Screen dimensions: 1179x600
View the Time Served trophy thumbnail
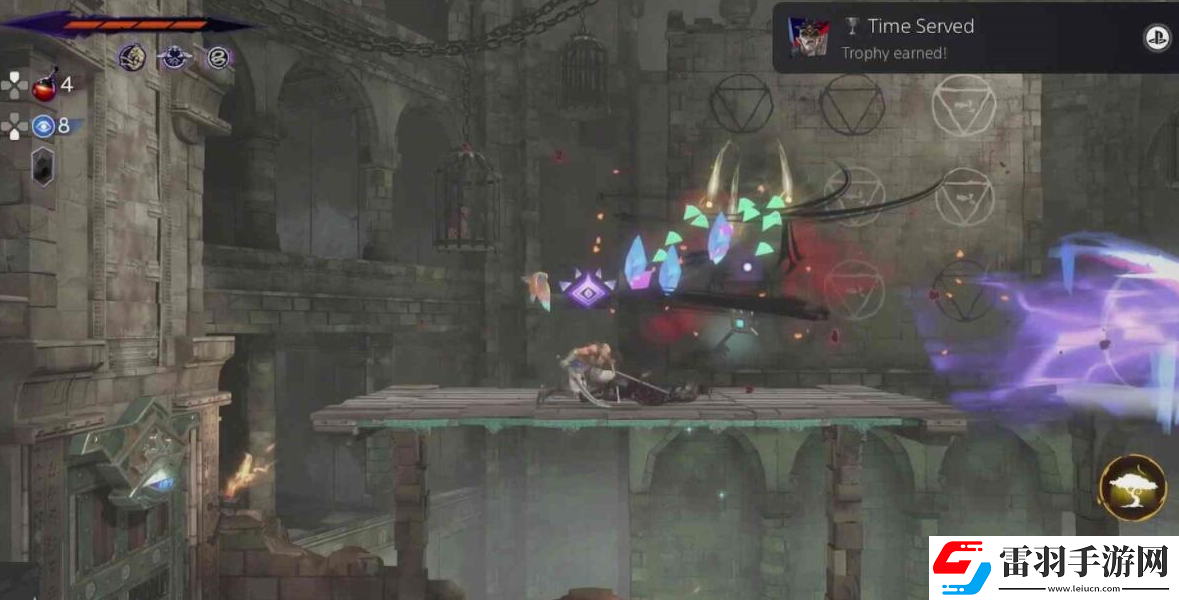(808, 38)
